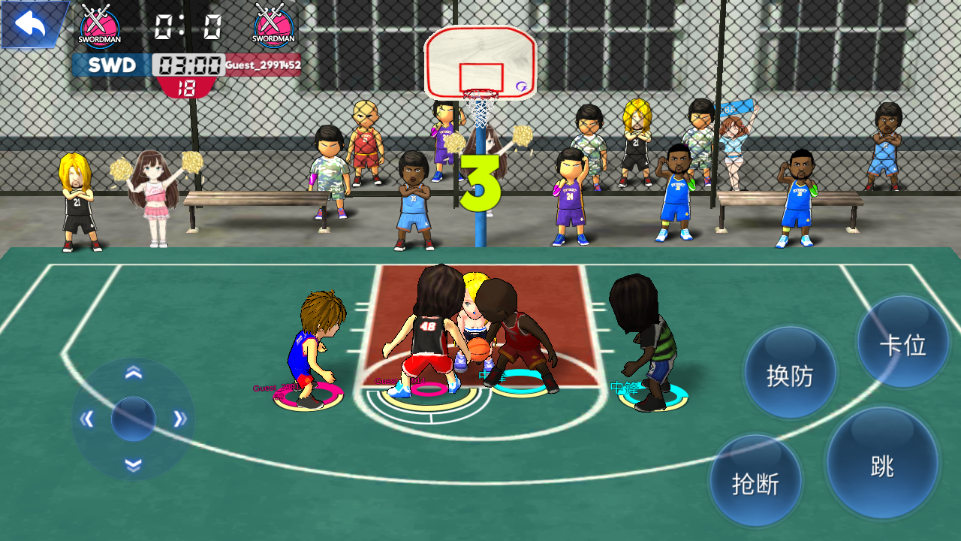Hit the 跳 jump button
The image size is (961, 541).
point(882,465)
